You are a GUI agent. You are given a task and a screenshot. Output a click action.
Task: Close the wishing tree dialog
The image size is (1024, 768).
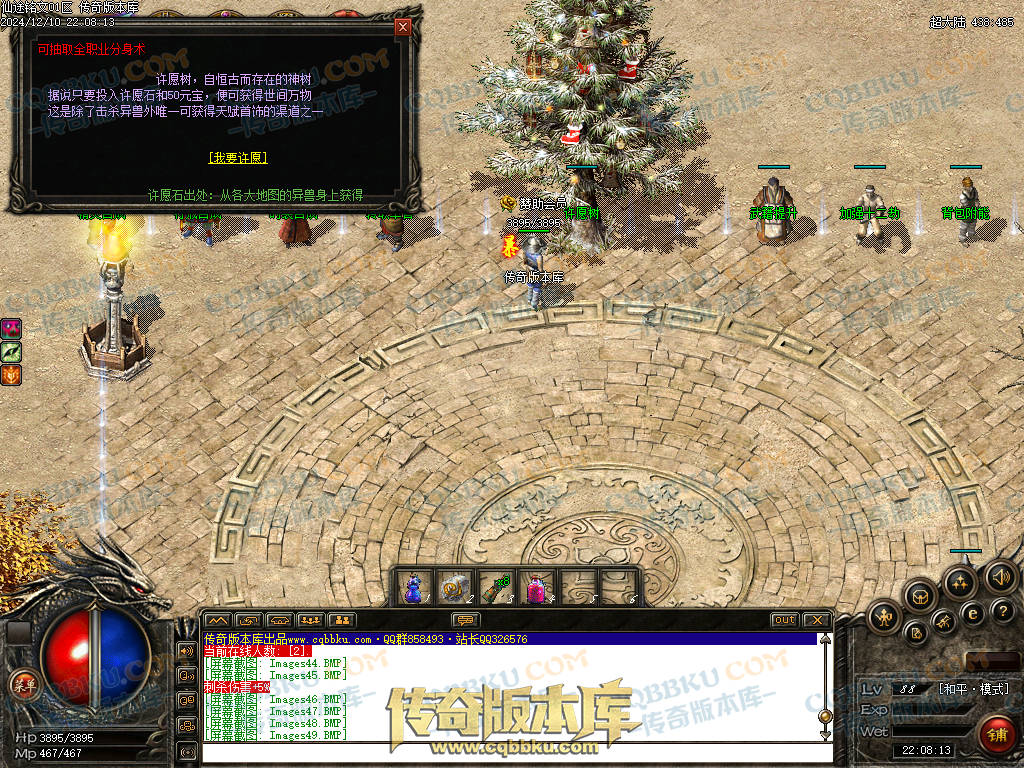pos(403,27)
